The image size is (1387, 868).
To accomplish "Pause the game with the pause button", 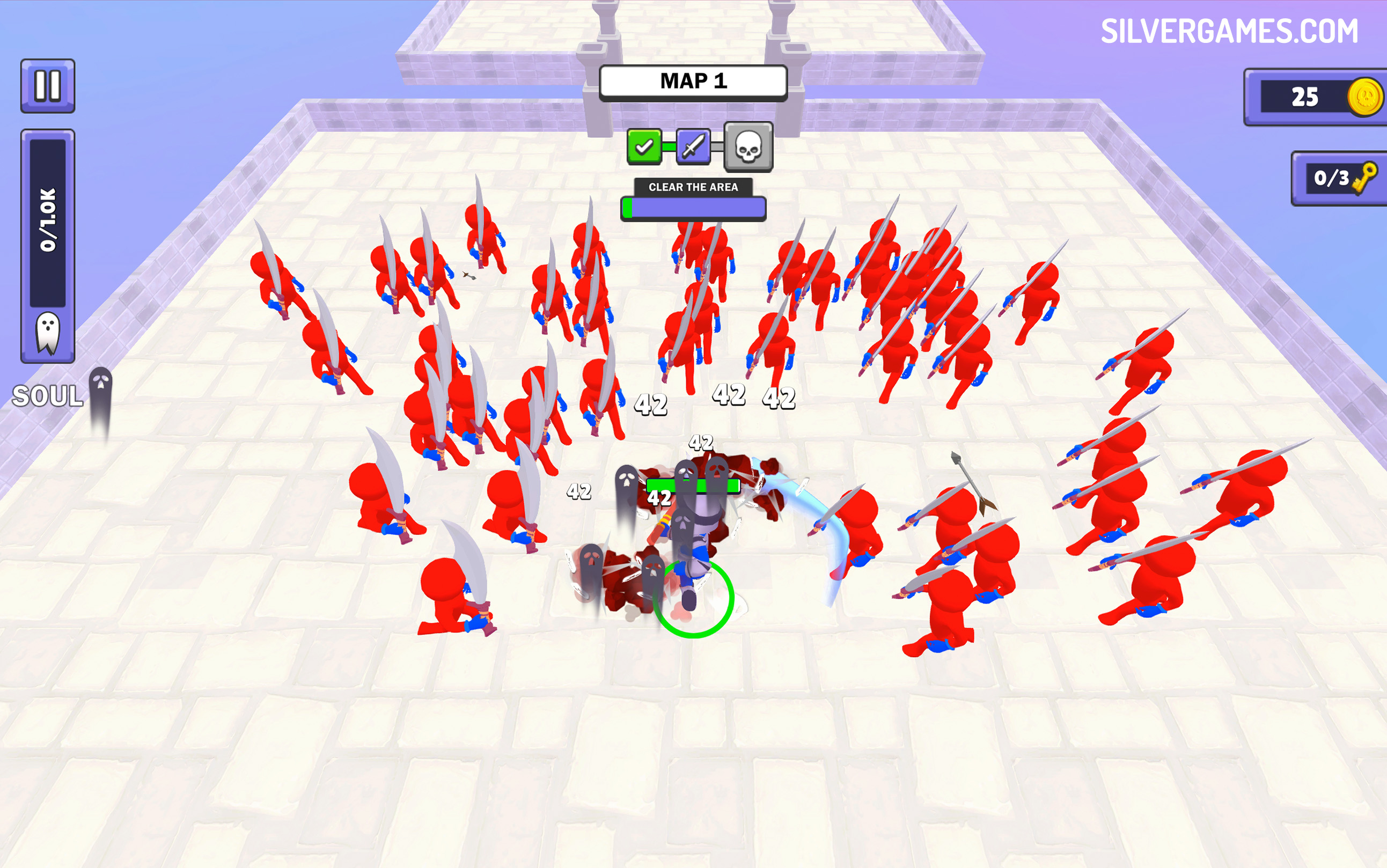I will 48,85.
